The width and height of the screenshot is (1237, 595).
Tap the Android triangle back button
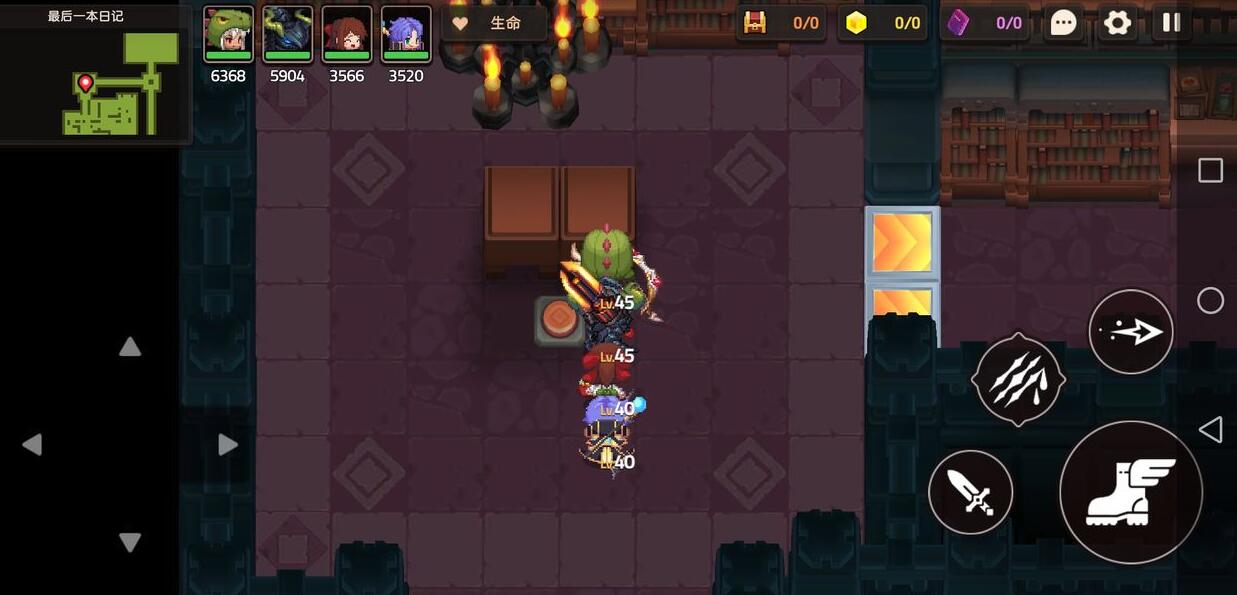point(1210,430)
